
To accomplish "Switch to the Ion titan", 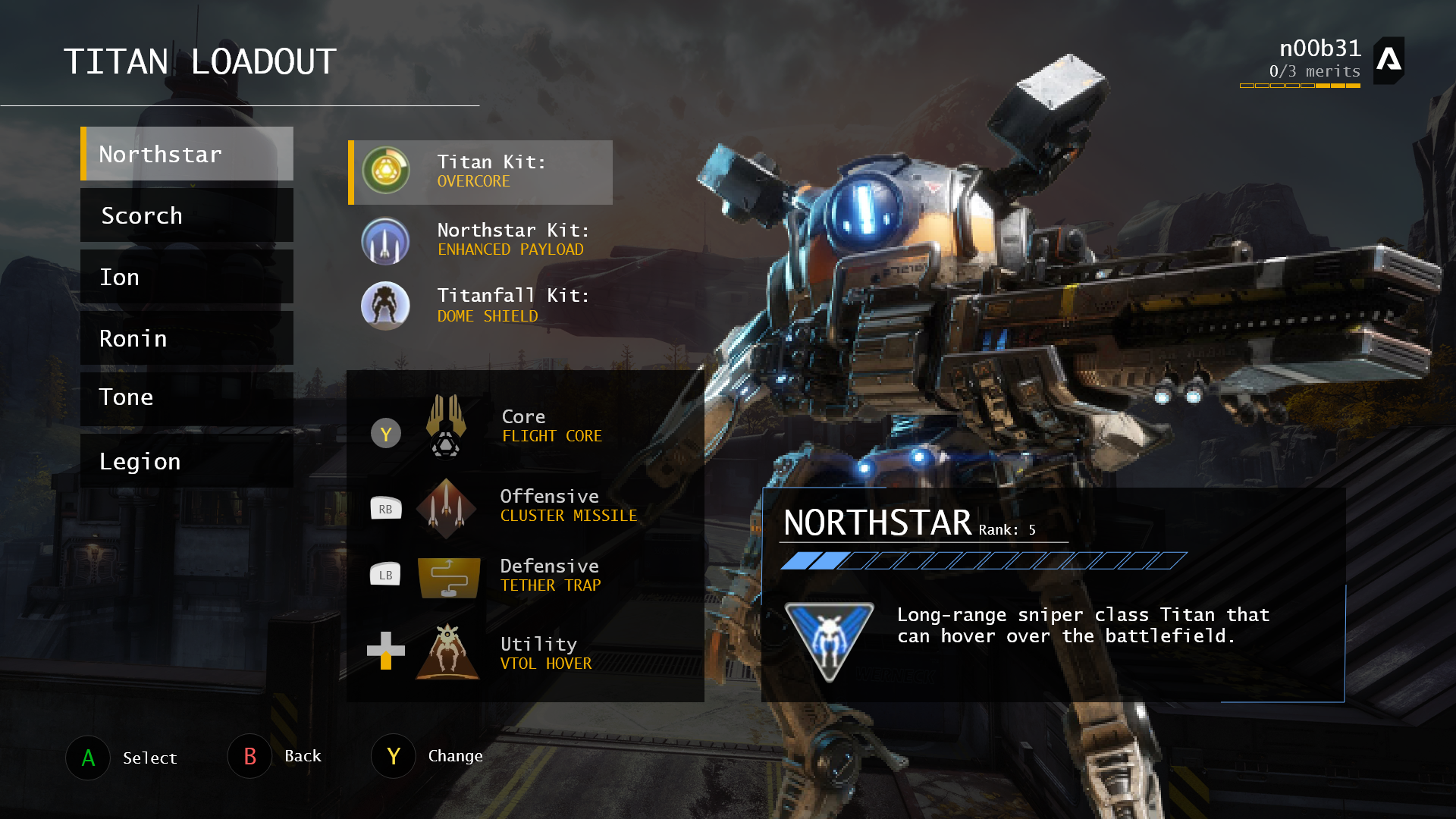I will coord(187,277).
